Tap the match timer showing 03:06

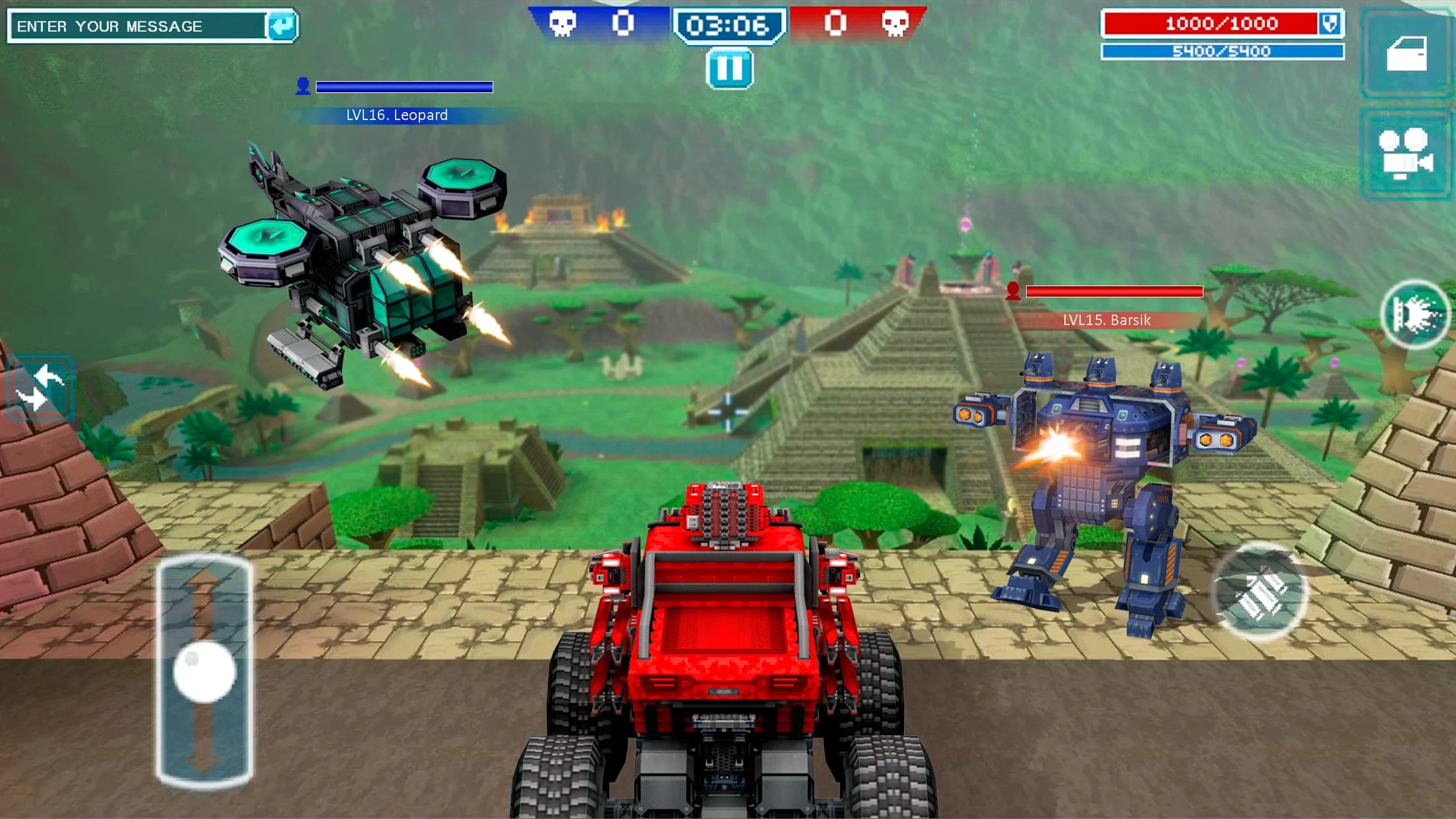coord(728,24)
